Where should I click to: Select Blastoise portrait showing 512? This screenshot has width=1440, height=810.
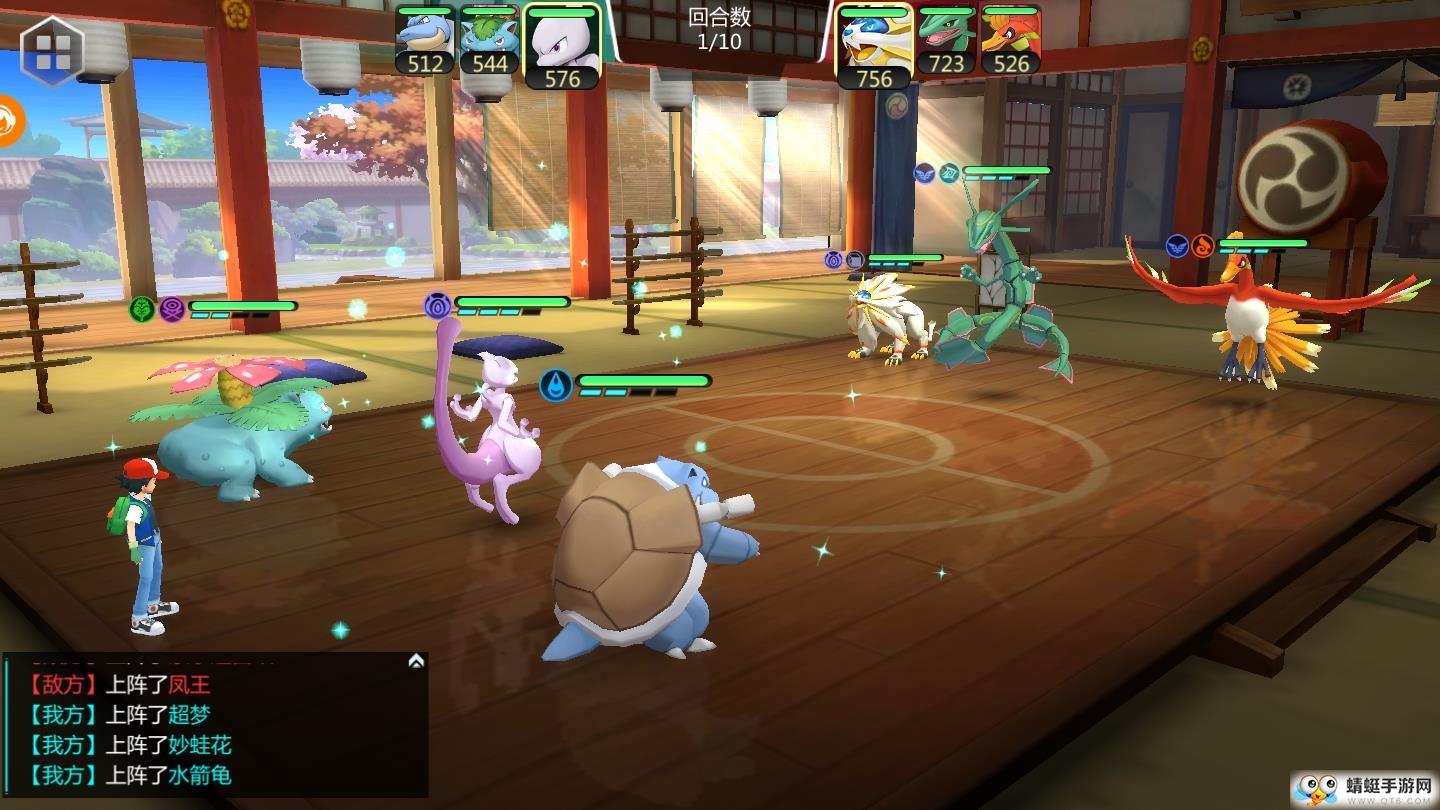pos(425,41)
